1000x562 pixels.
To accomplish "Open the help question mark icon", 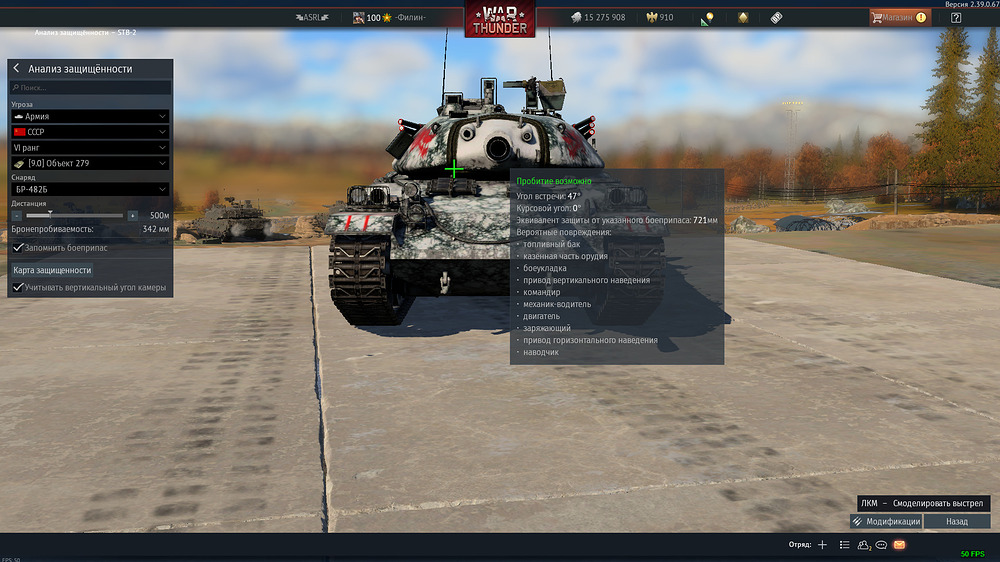I will click(956, 17).
